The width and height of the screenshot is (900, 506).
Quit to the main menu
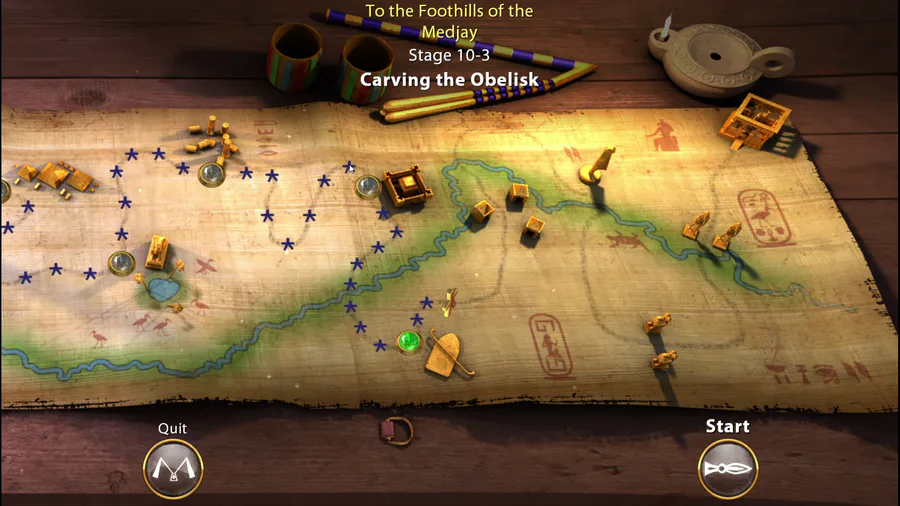(x=173, y=468)
